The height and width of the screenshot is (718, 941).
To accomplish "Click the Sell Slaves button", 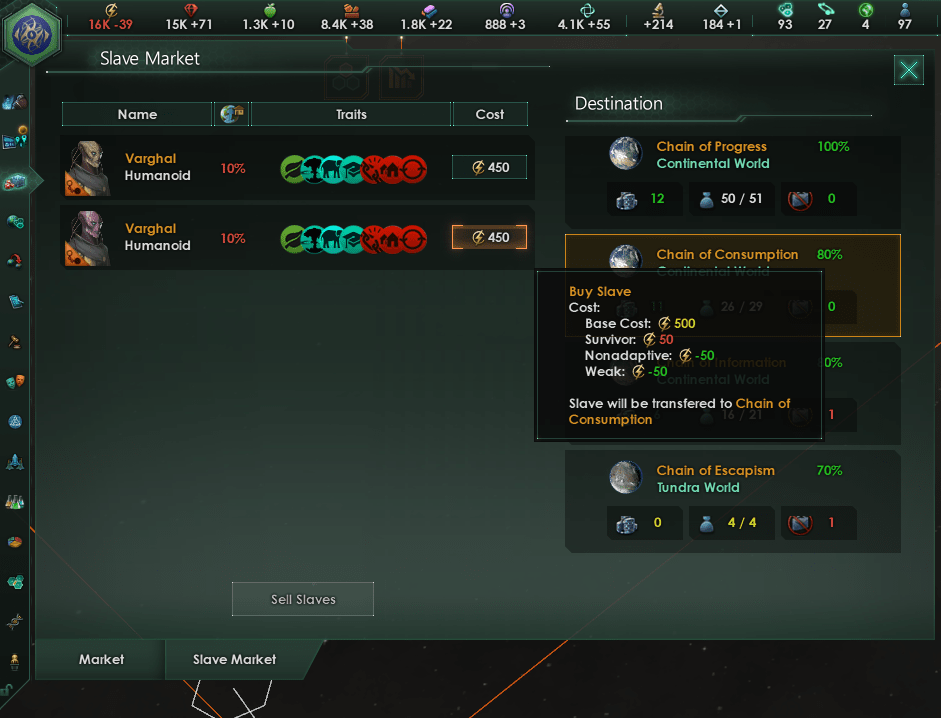I will click(303, 599).
